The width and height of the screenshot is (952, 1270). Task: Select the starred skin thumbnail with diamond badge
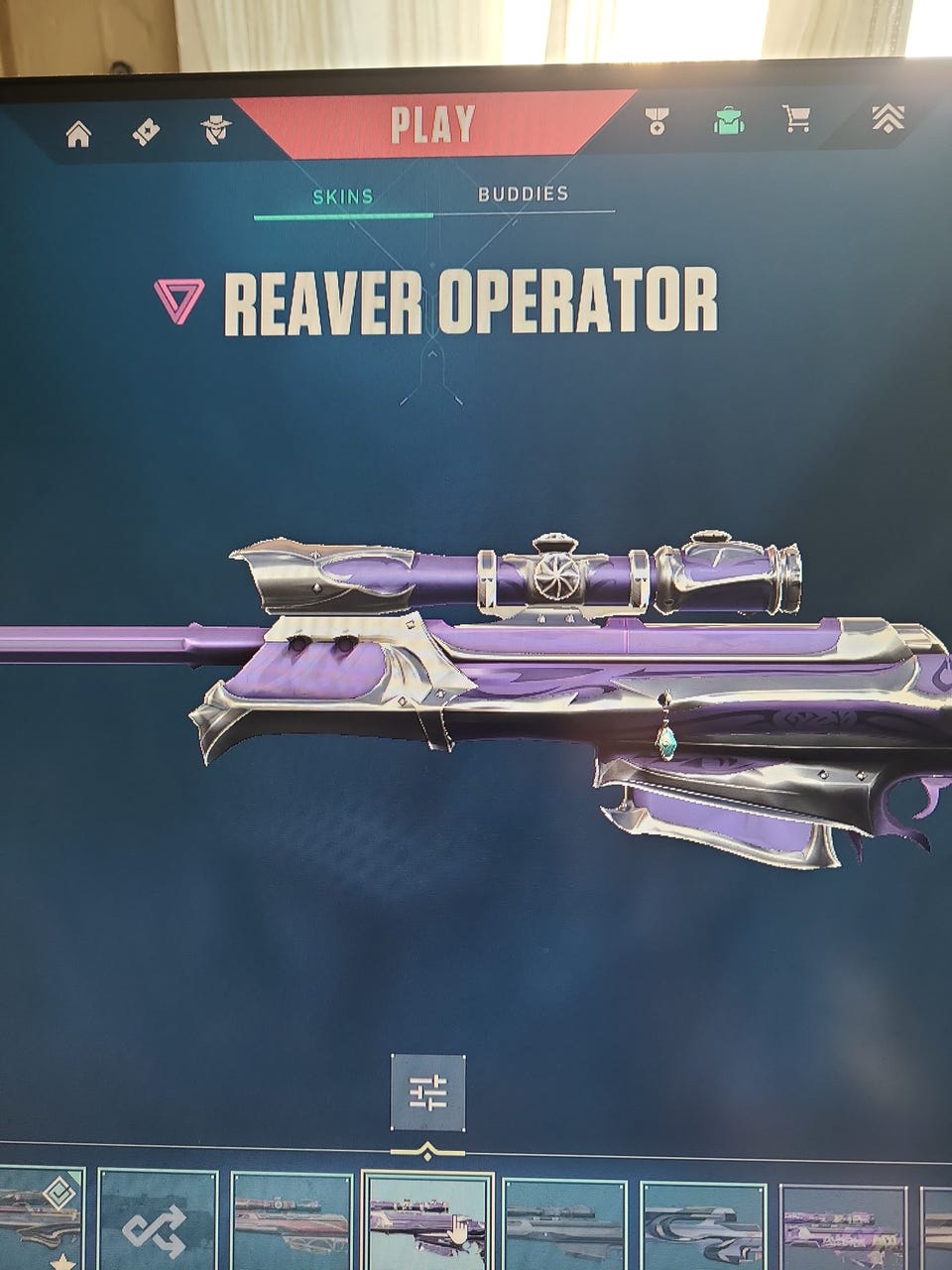click(x=40, y=1220)
